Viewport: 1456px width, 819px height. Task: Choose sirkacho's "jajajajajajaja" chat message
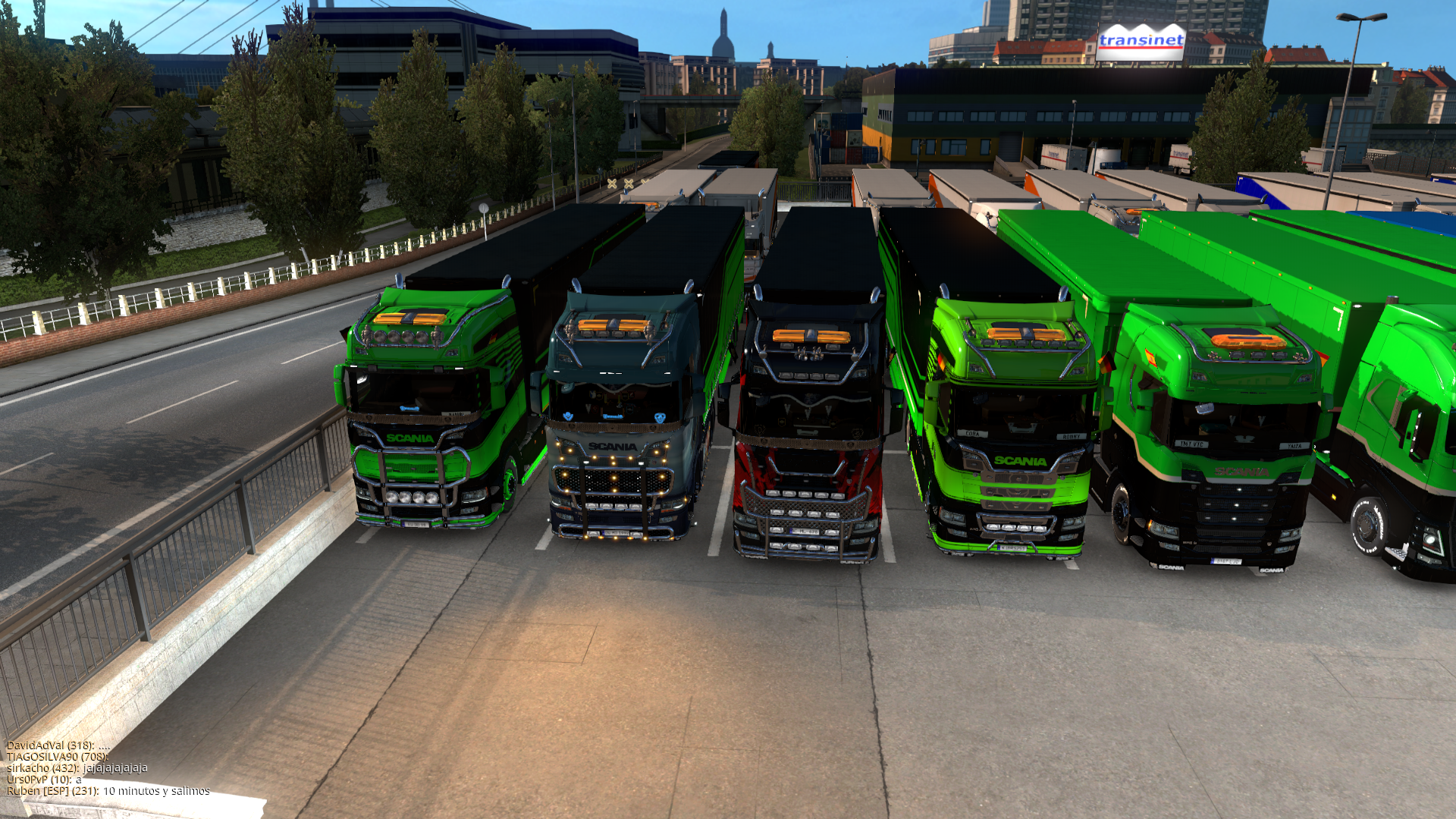77,768
